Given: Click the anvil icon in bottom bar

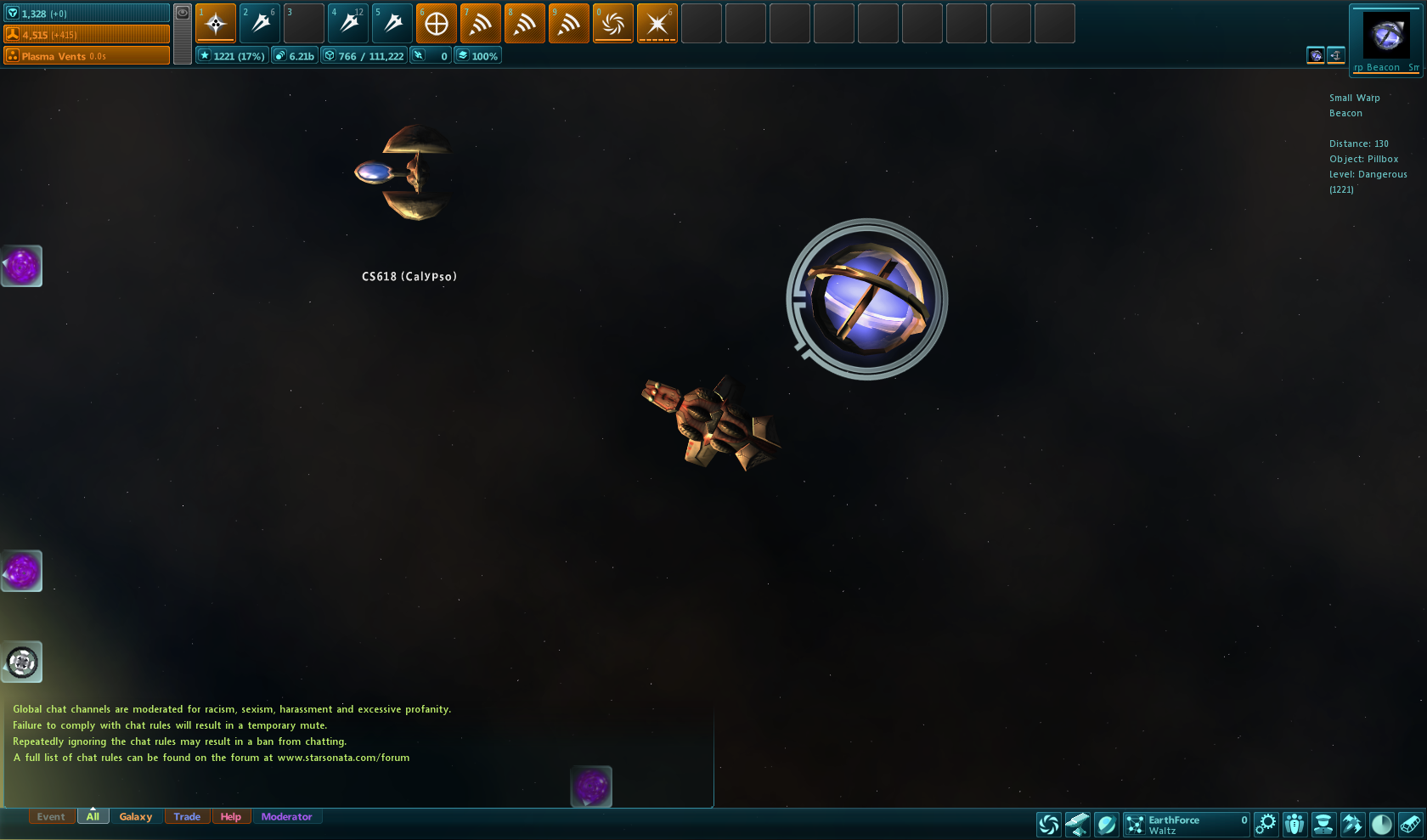Looking at the screenshot, I should [x=1077, y=824].
